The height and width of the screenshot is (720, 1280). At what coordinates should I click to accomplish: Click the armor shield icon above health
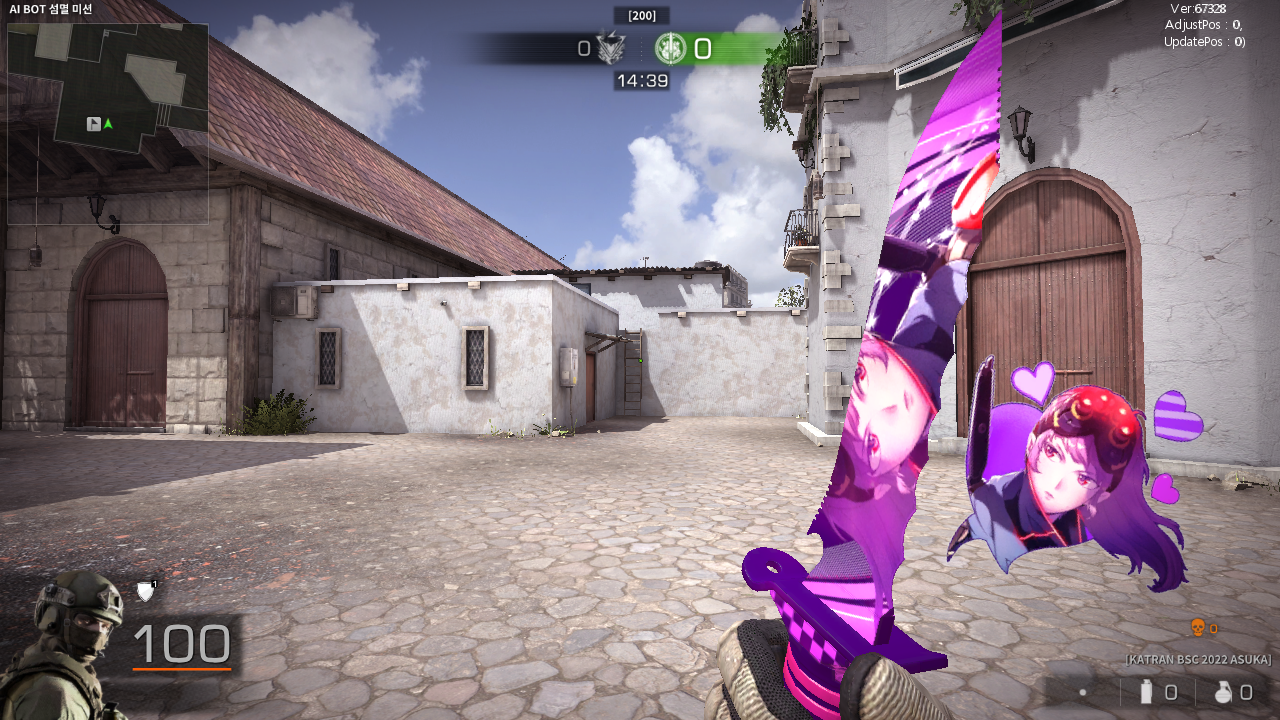pyautogui.click(x=146, y=592)
